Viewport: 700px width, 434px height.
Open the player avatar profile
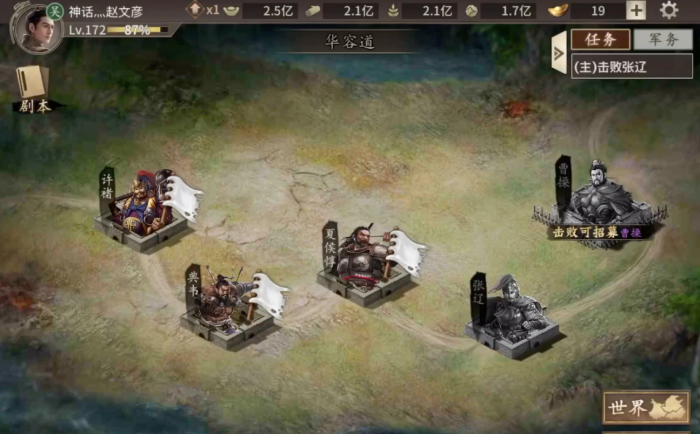point(32,25)
